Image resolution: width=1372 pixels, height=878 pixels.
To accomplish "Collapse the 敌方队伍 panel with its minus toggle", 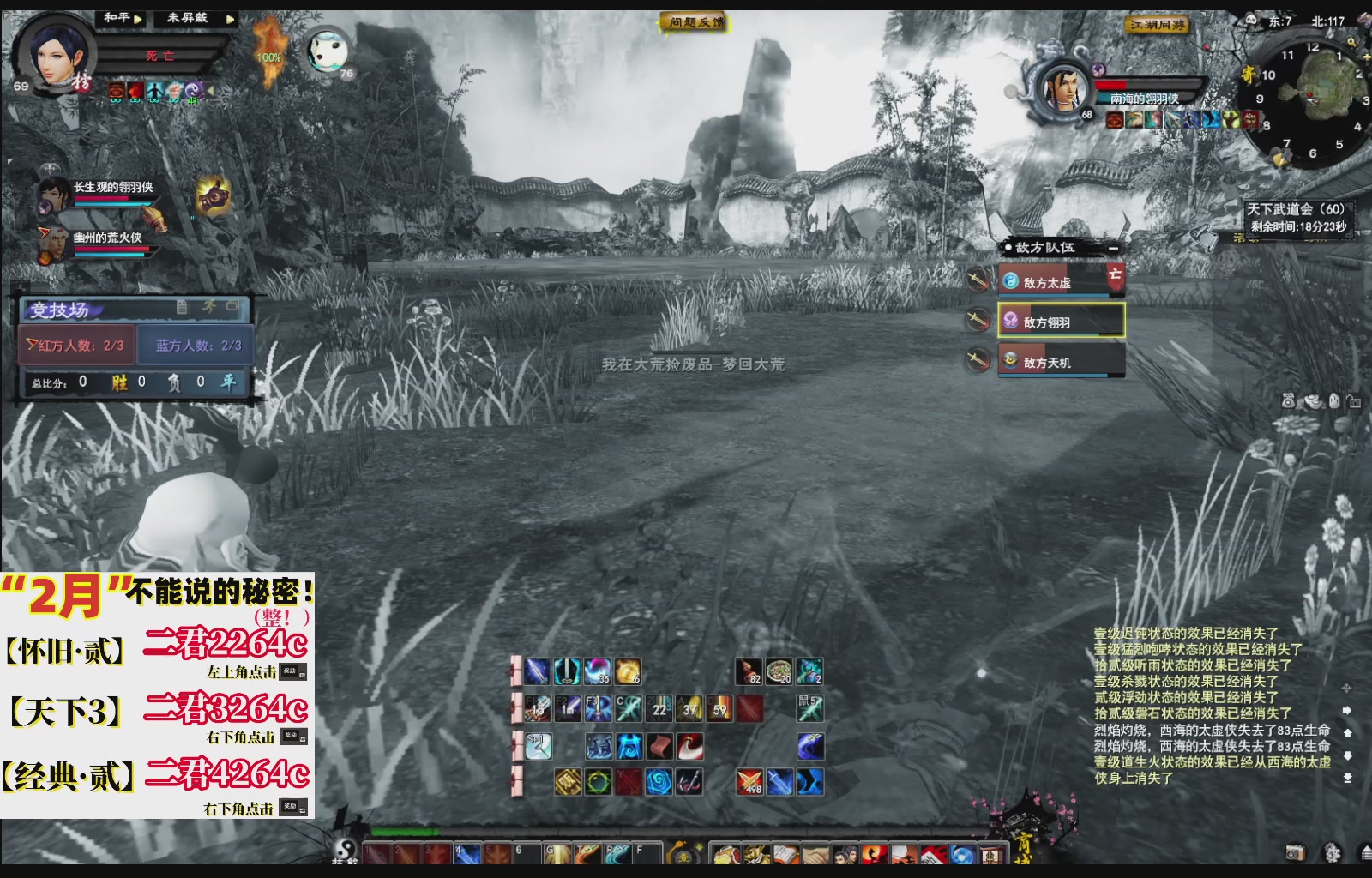I will (1112, 248).
